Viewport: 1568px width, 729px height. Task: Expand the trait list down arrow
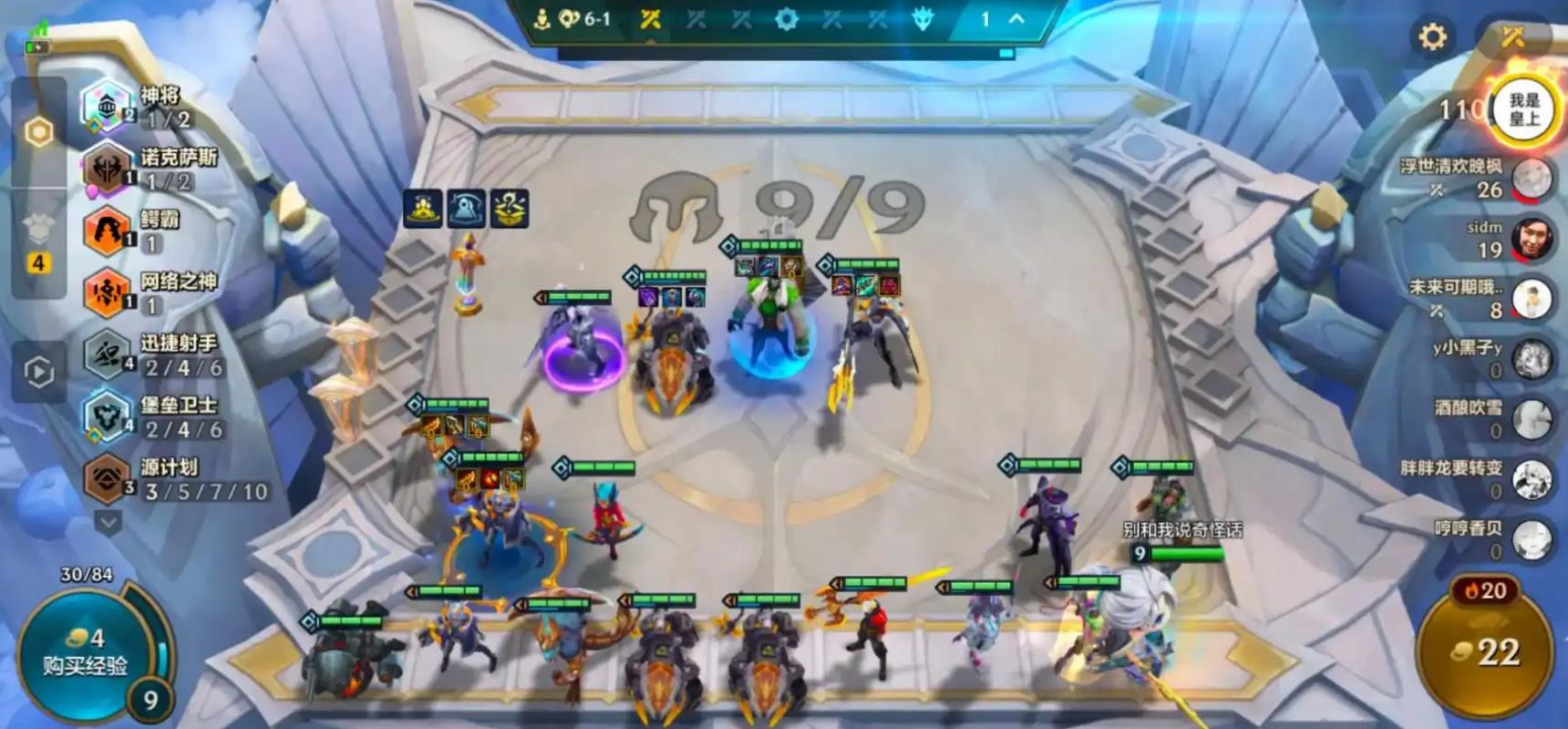pos(108,522)
